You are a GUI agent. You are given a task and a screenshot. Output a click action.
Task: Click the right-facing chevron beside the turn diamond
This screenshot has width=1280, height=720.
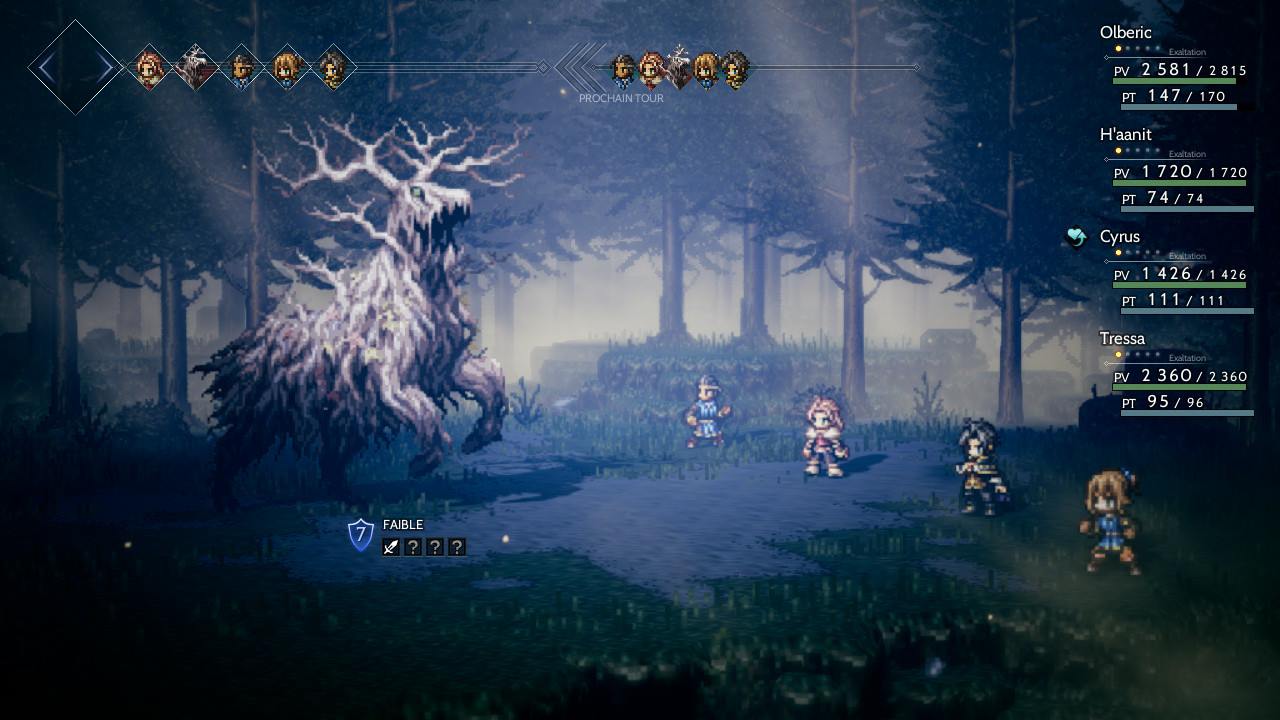coord(104,67)
